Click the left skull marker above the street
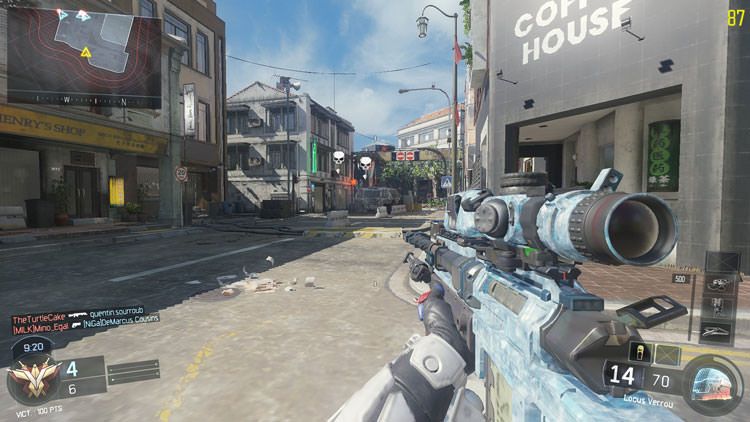 point(338,159)
